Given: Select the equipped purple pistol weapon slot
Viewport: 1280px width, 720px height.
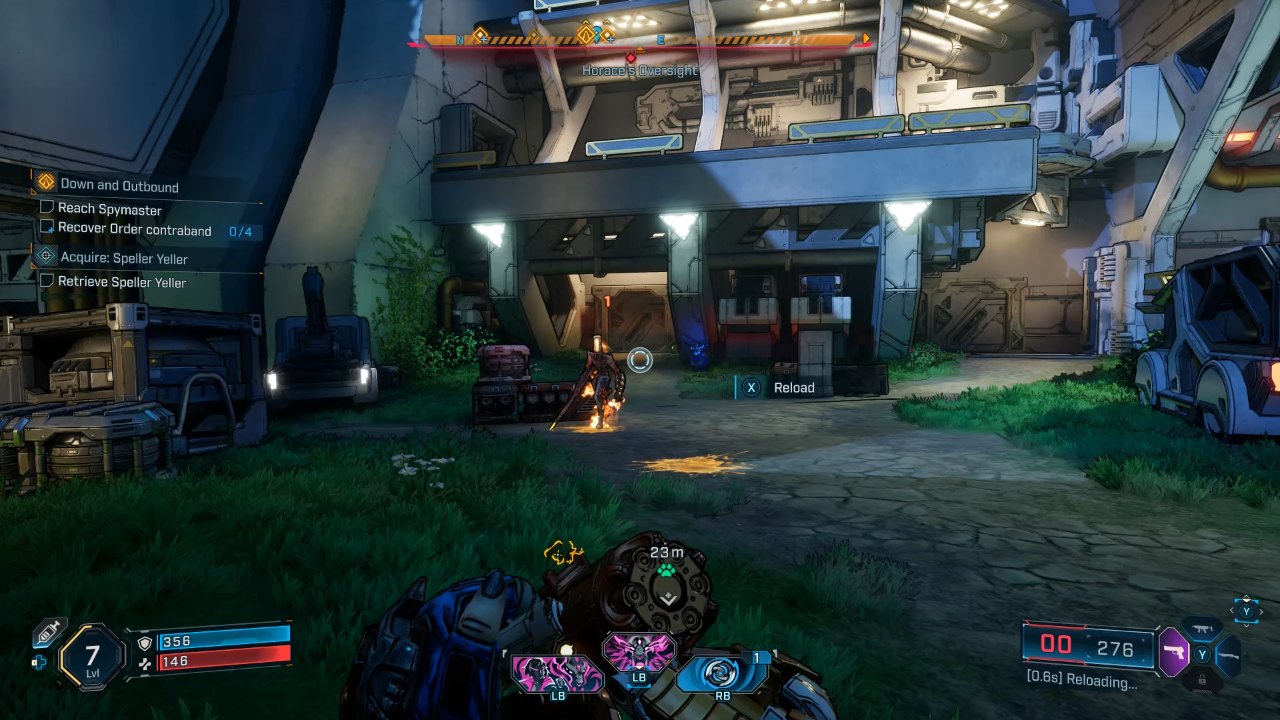Looking at the screenshot, I should coord(1173,652).
